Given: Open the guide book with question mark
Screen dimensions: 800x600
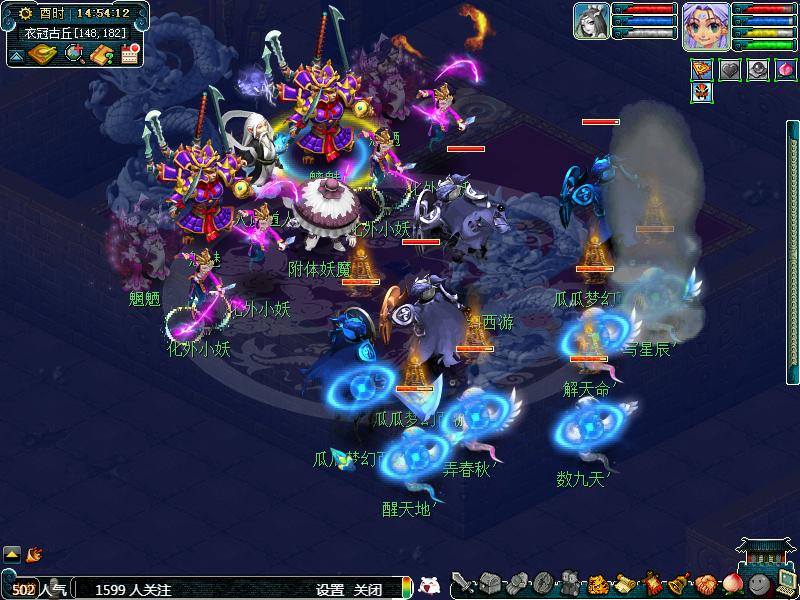Looking at the screenshot, I should coord(101,54).
